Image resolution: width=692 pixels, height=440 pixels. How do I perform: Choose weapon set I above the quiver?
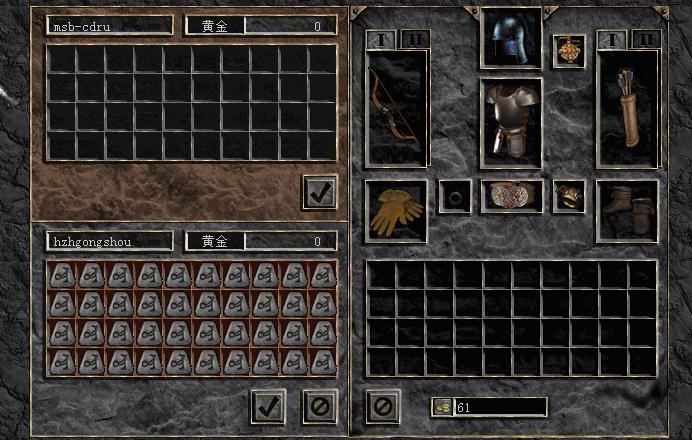click(x=612, y=39)
